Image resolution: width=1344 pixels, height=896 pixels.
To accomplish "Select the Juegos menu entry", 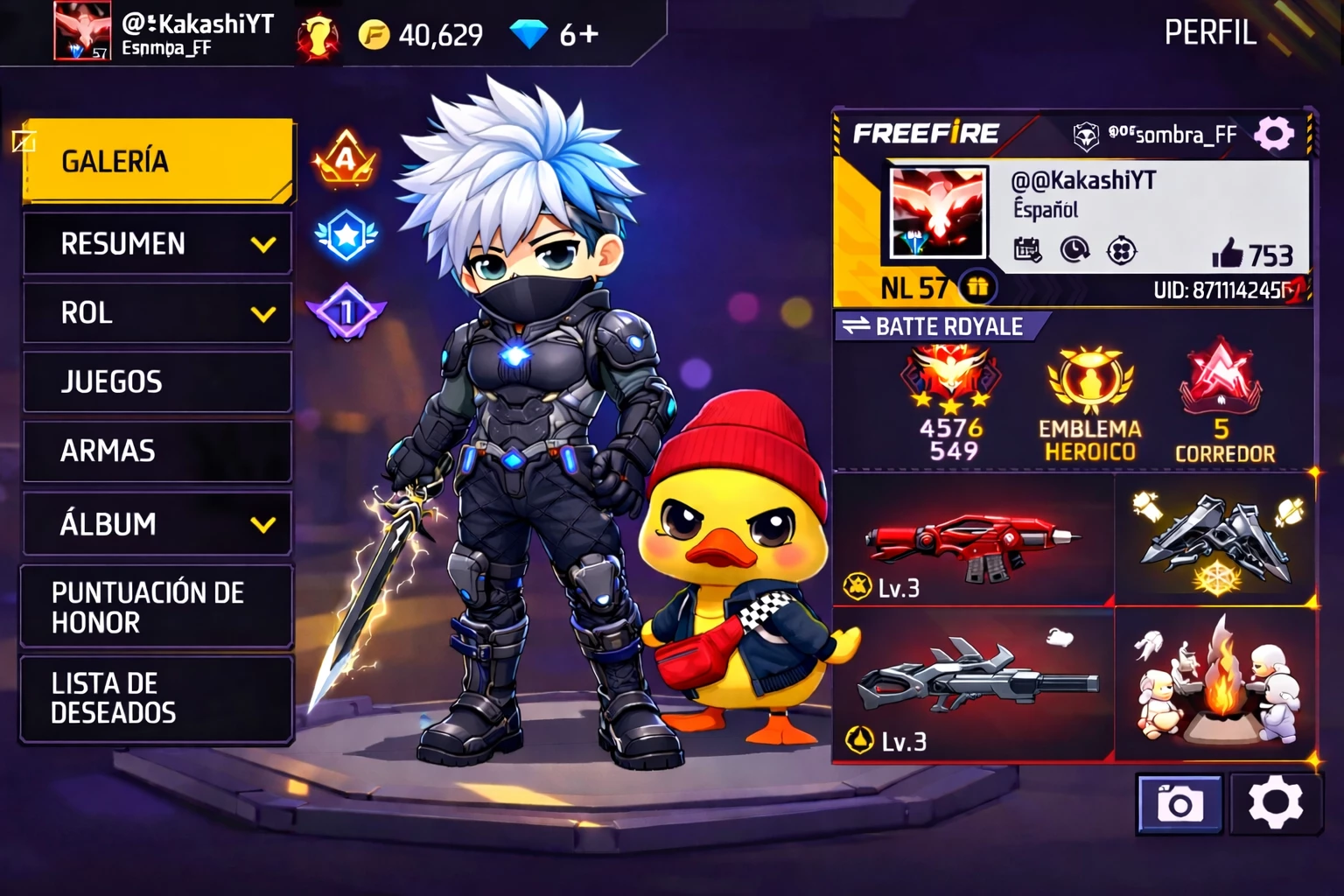I will pos(157,381).
